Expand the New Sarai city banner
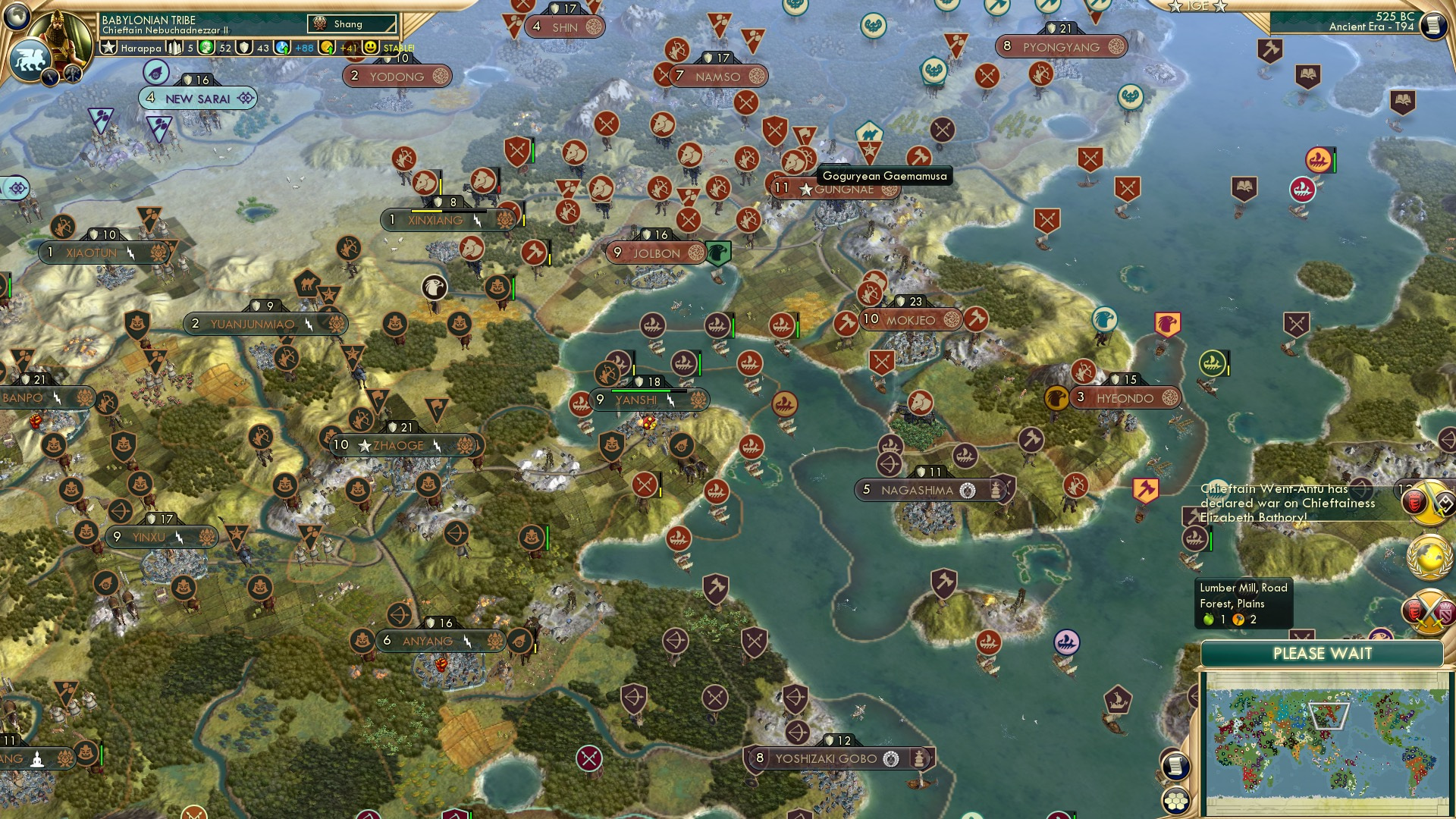 197,98
